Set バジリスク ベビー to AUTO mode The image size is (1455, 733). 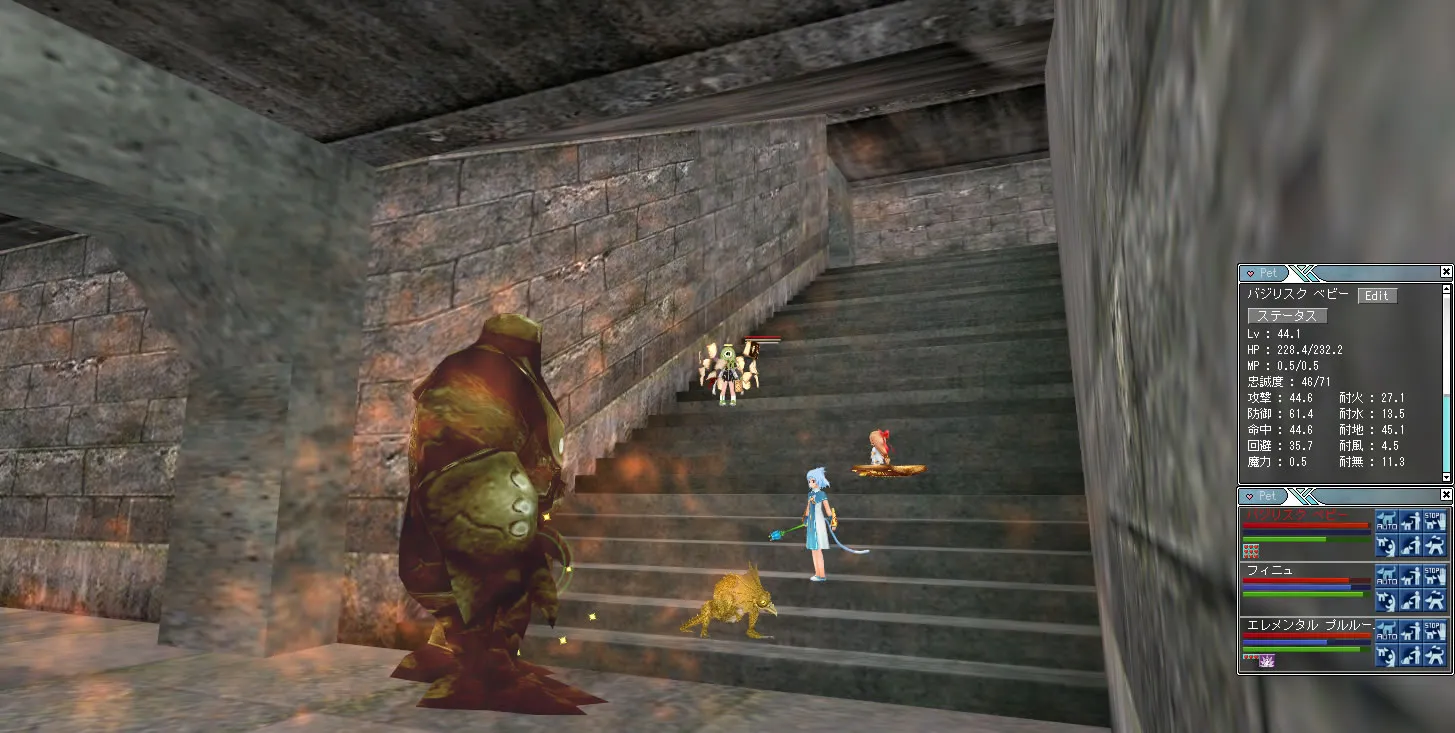point(1386,520)
